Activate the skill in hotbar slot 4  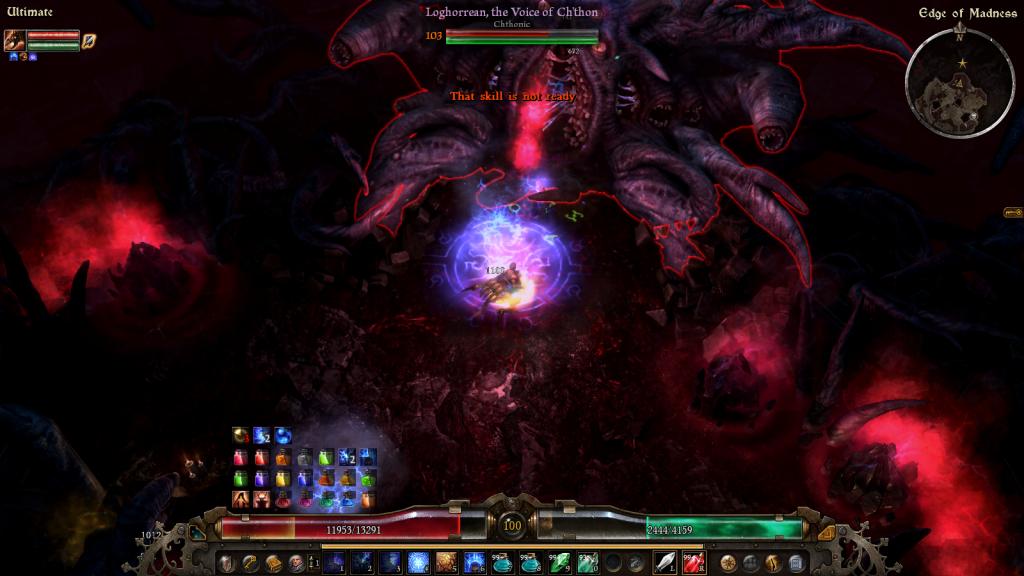pos(417,563)
